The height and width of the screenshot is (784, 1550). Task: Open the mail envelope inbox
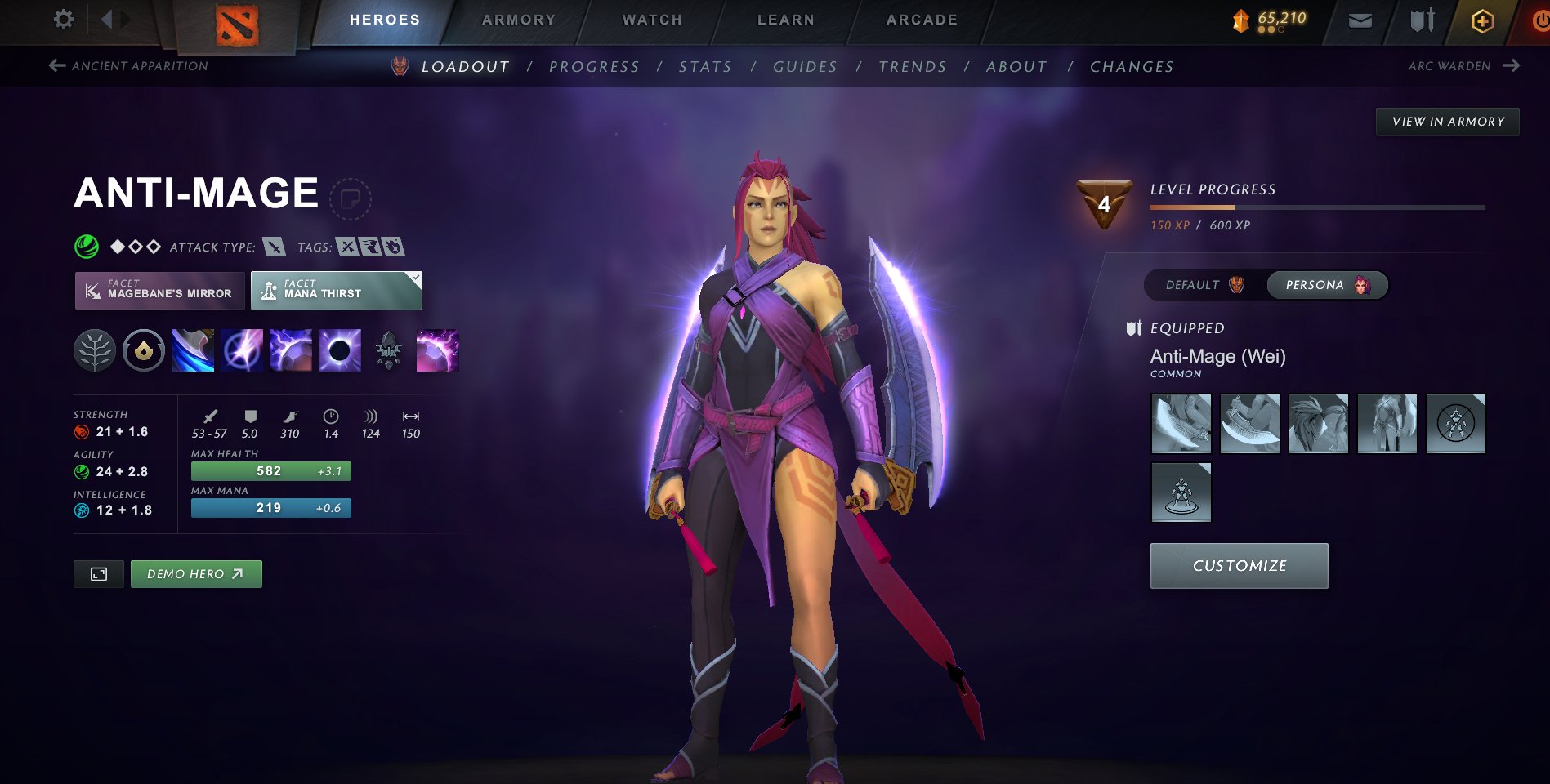coord(1360,20)
